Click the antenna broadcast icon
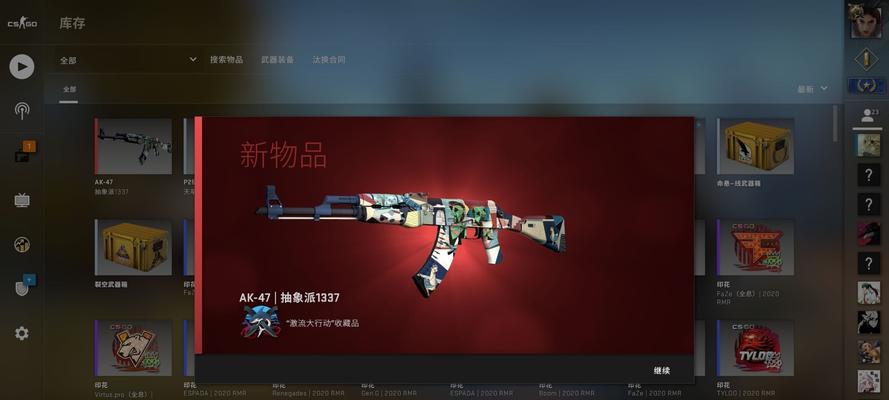Image resolution: width=889 pixels, height=400 pixels. tap(22, 111)
